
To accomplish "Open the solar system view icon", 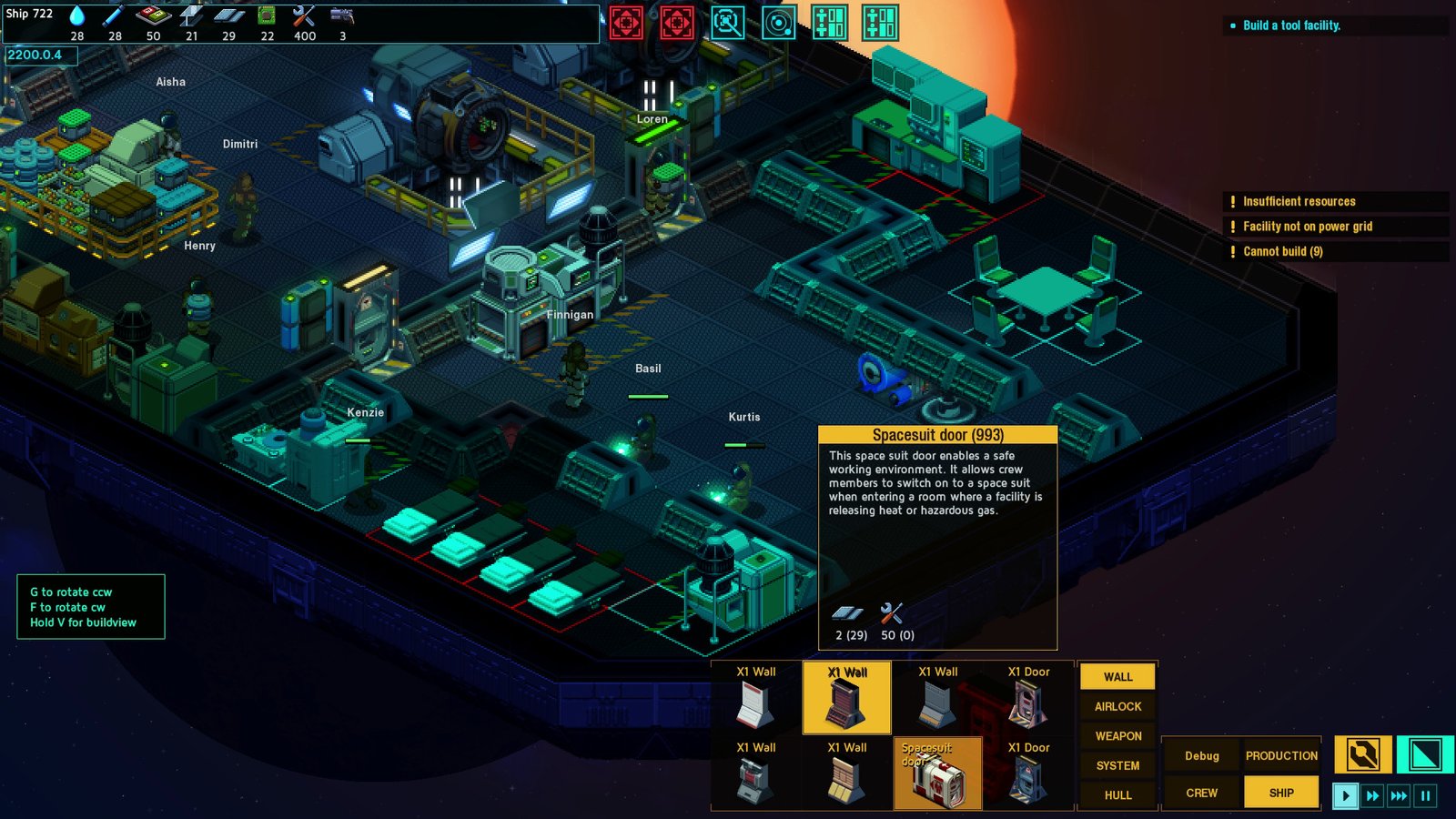I will [x=781, y=24].
